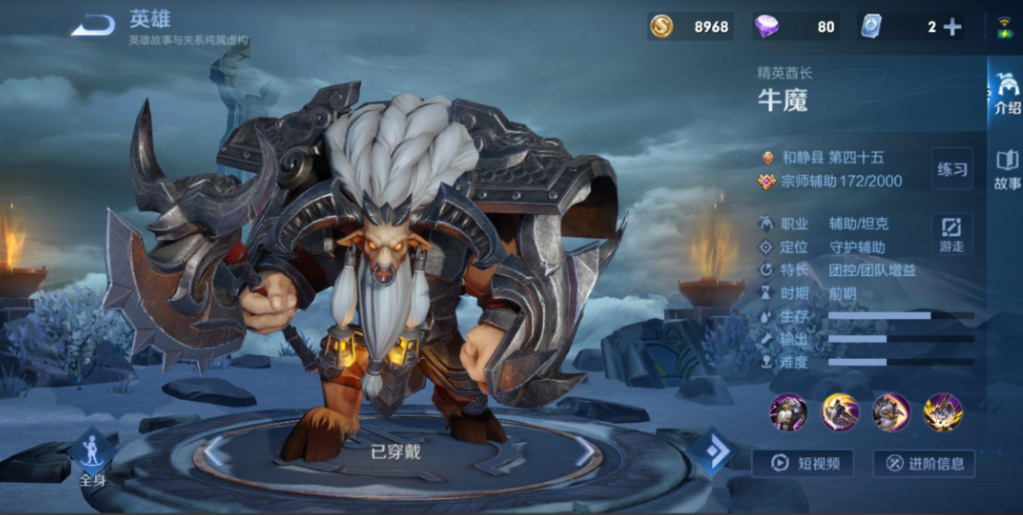Go back using the return arrow
This screenshot has width=1023, height=515.
[92, 25]
